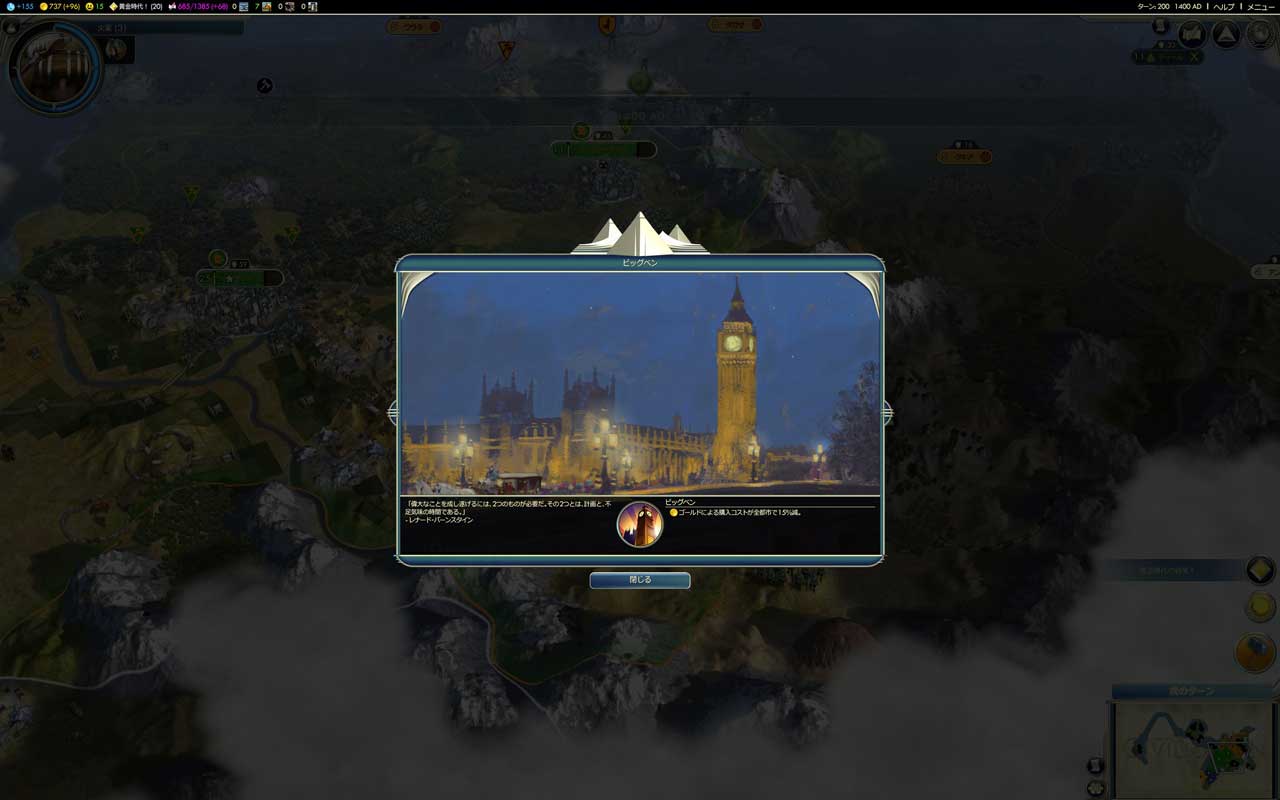
Task: Open the social policies pyramid button
Action: (x=1225, y=35)
